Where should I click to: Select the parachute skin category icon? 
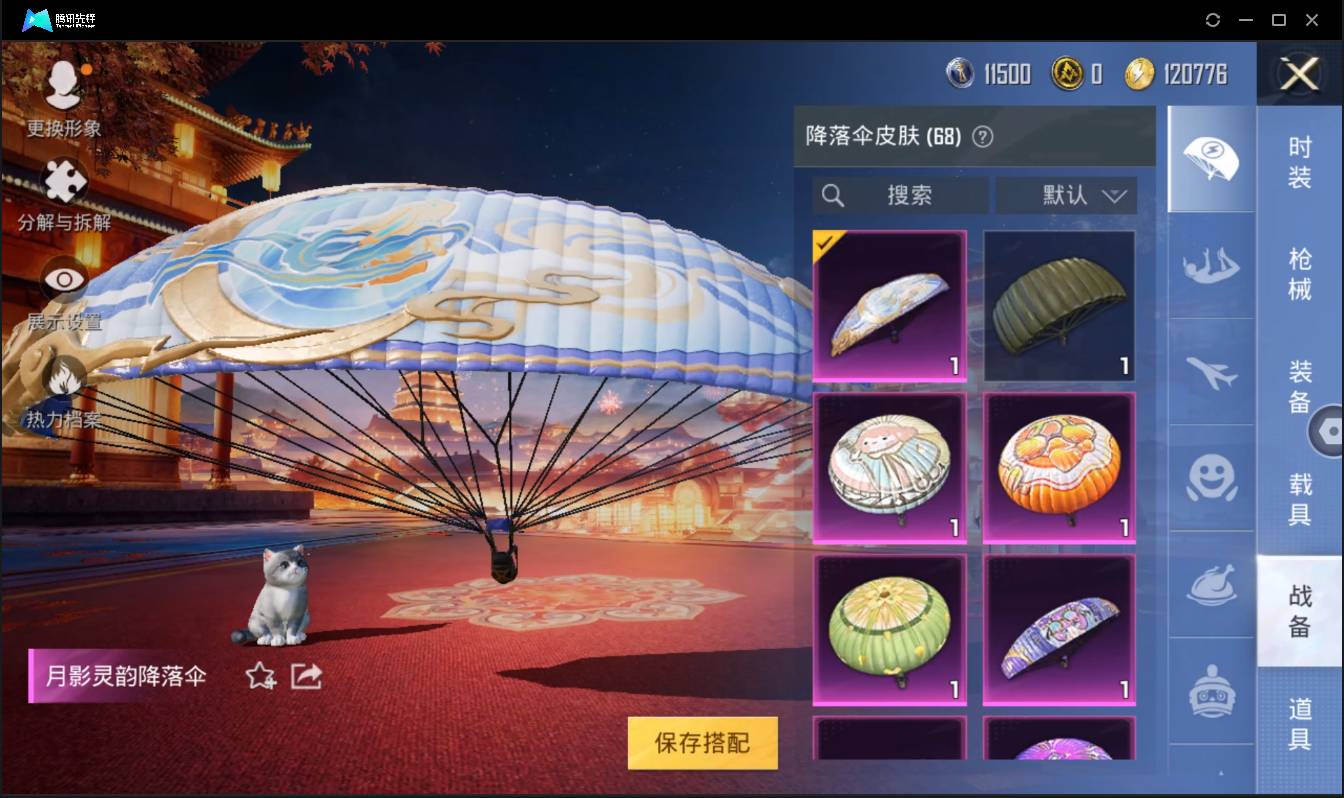(1211, 160)
